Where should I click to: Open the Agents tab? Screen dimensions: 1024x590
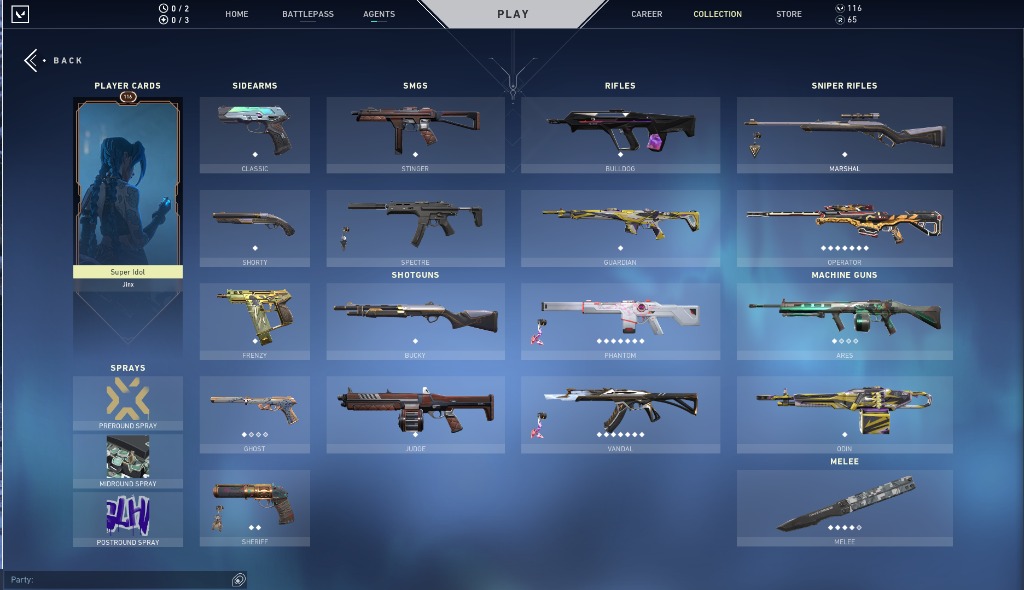pos(379,14)
